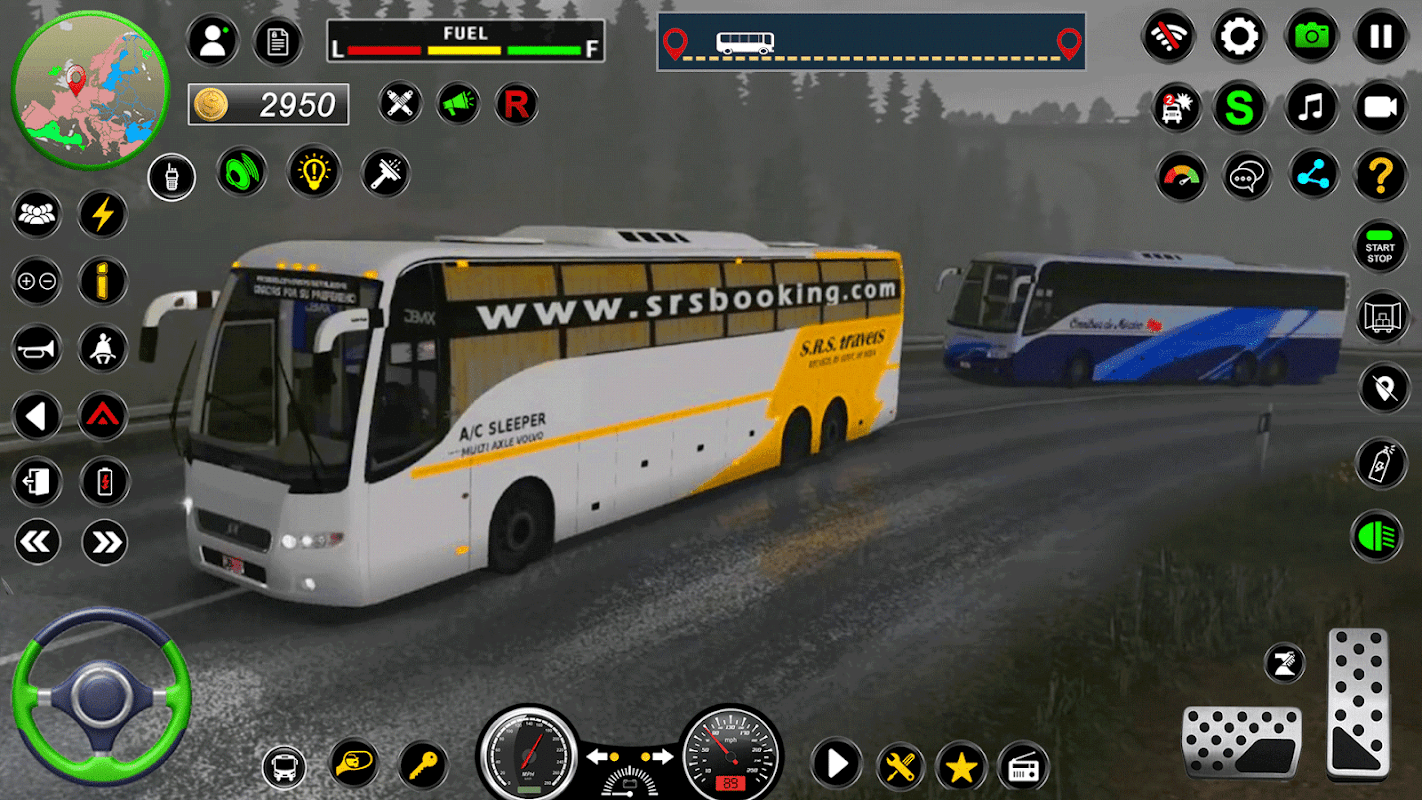The width and height of the screenshot is (1422, 800).
Task: Click the yellow lightning bolt button
Action: 103,214
